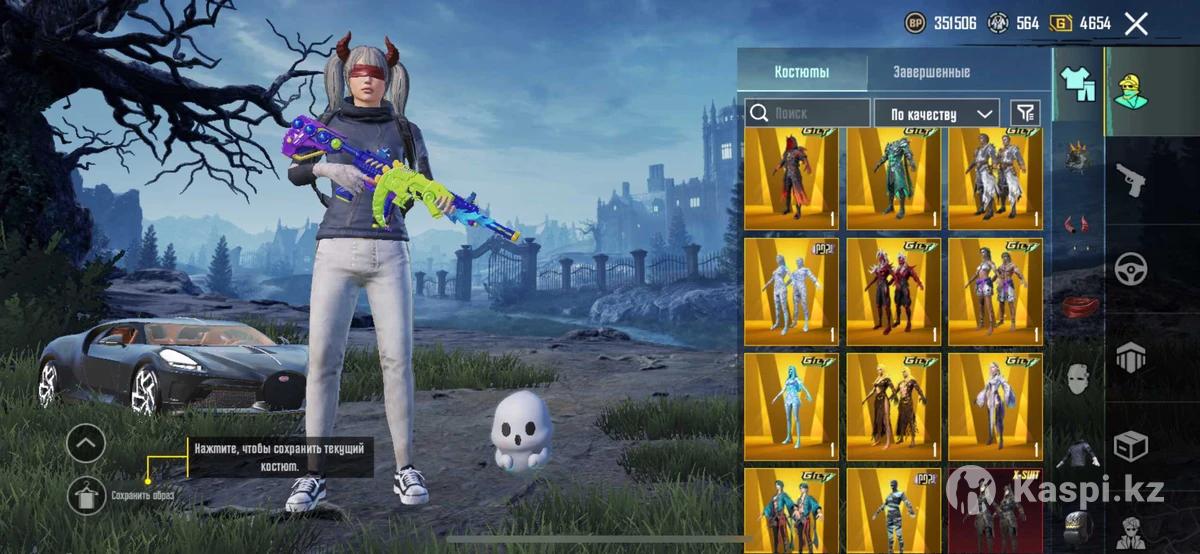Open the Завершенные tab
Image resolution: width=1200 pixels, height=554 pixels.
931,72
